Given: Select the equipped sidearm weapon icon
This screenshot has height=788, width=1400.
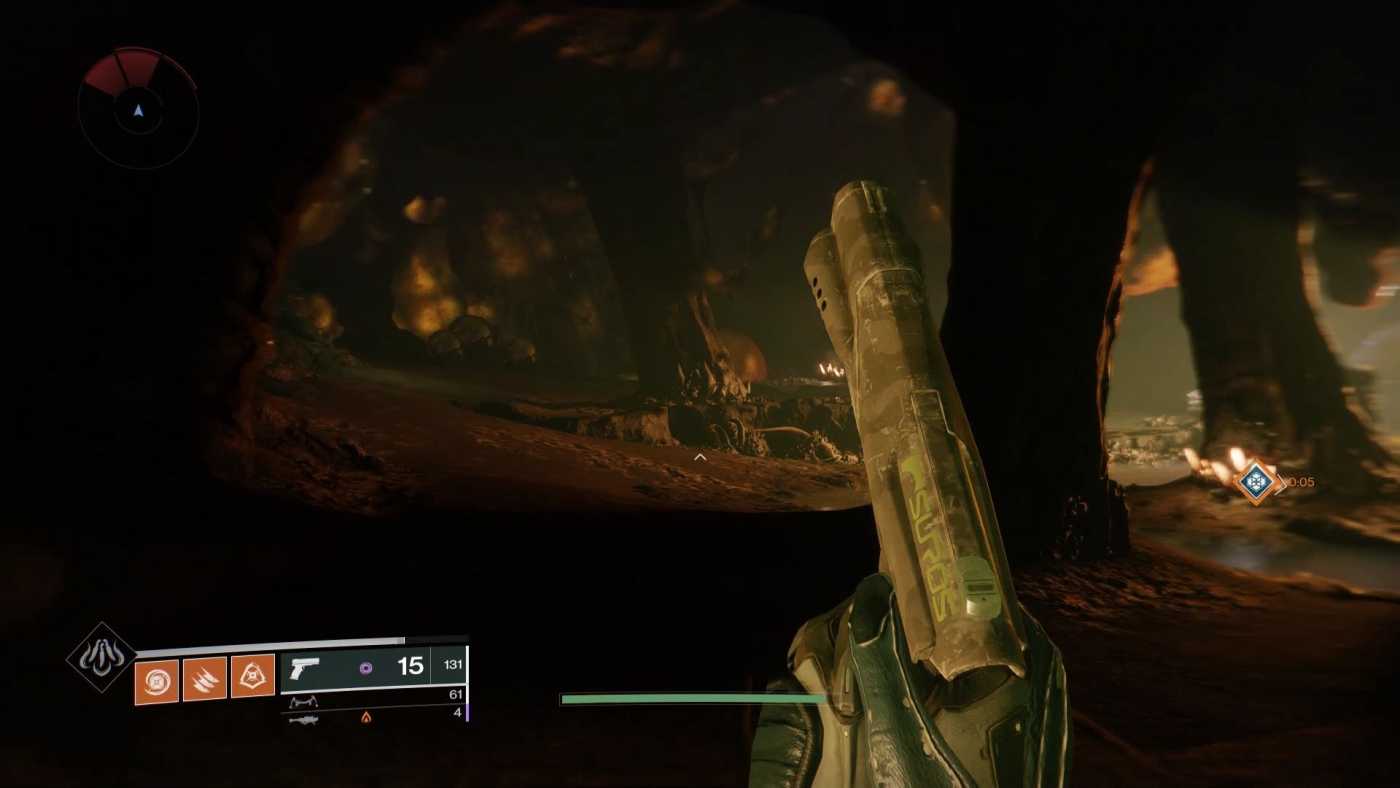Looking at the screenshot, I should [304, 667].
